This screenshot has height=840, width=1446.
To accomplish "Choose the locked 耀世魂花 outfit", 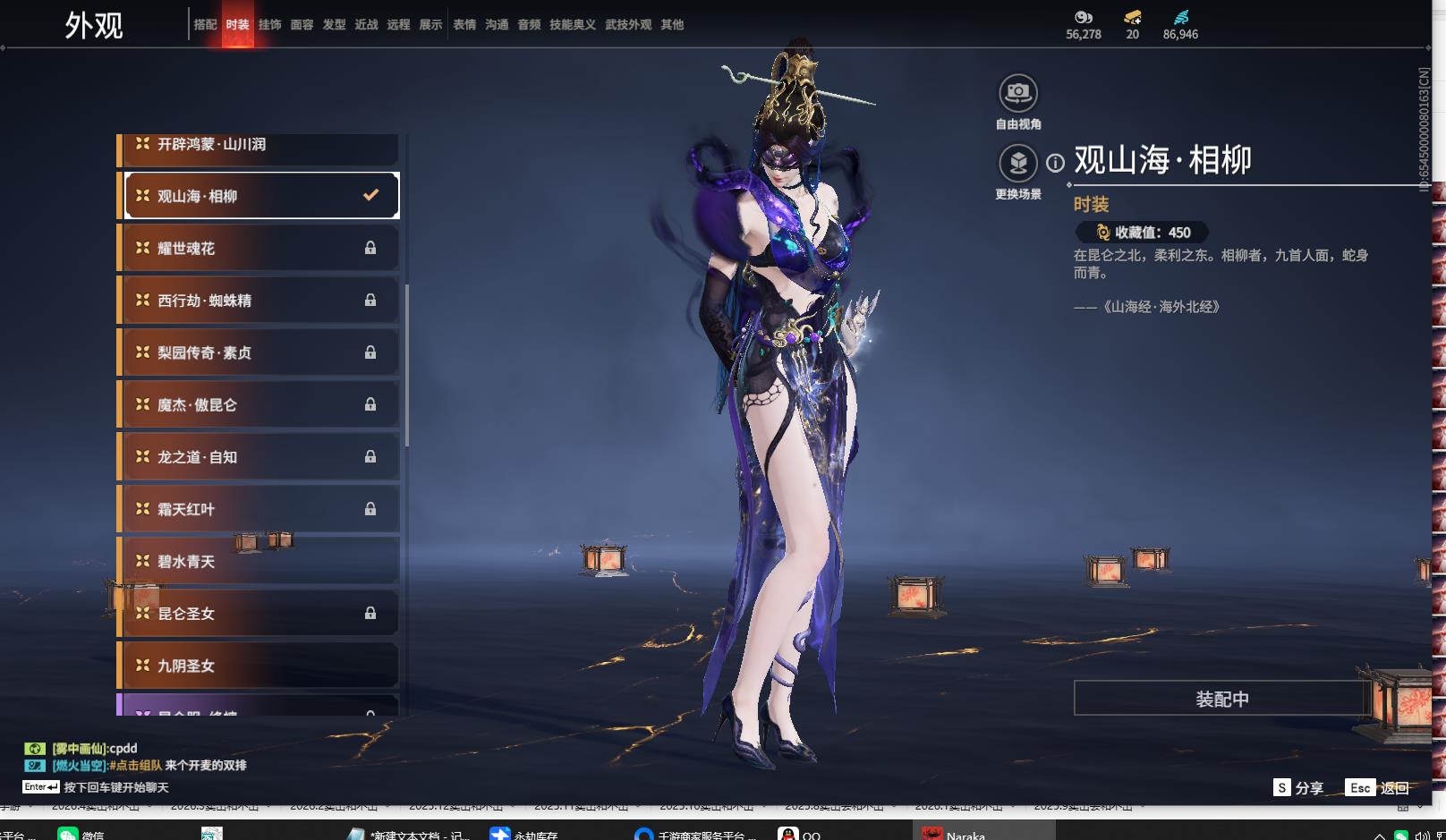I will point(258,248).
